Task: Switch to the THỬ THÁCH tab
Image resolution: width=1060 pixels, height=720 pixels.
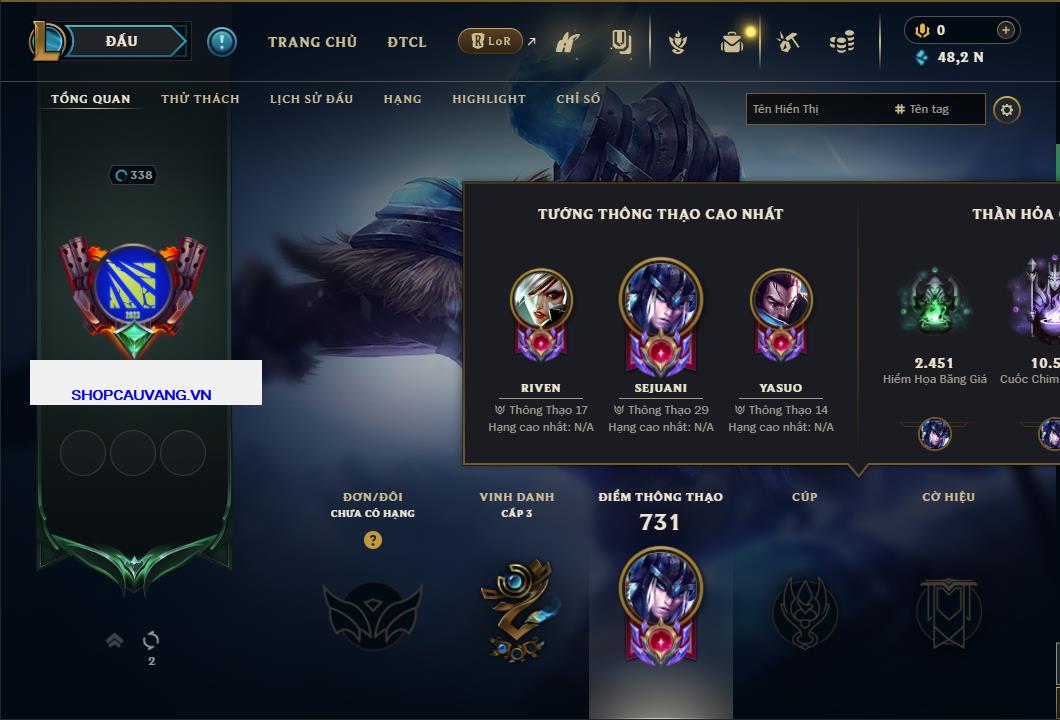Action: tap(200, 99)
